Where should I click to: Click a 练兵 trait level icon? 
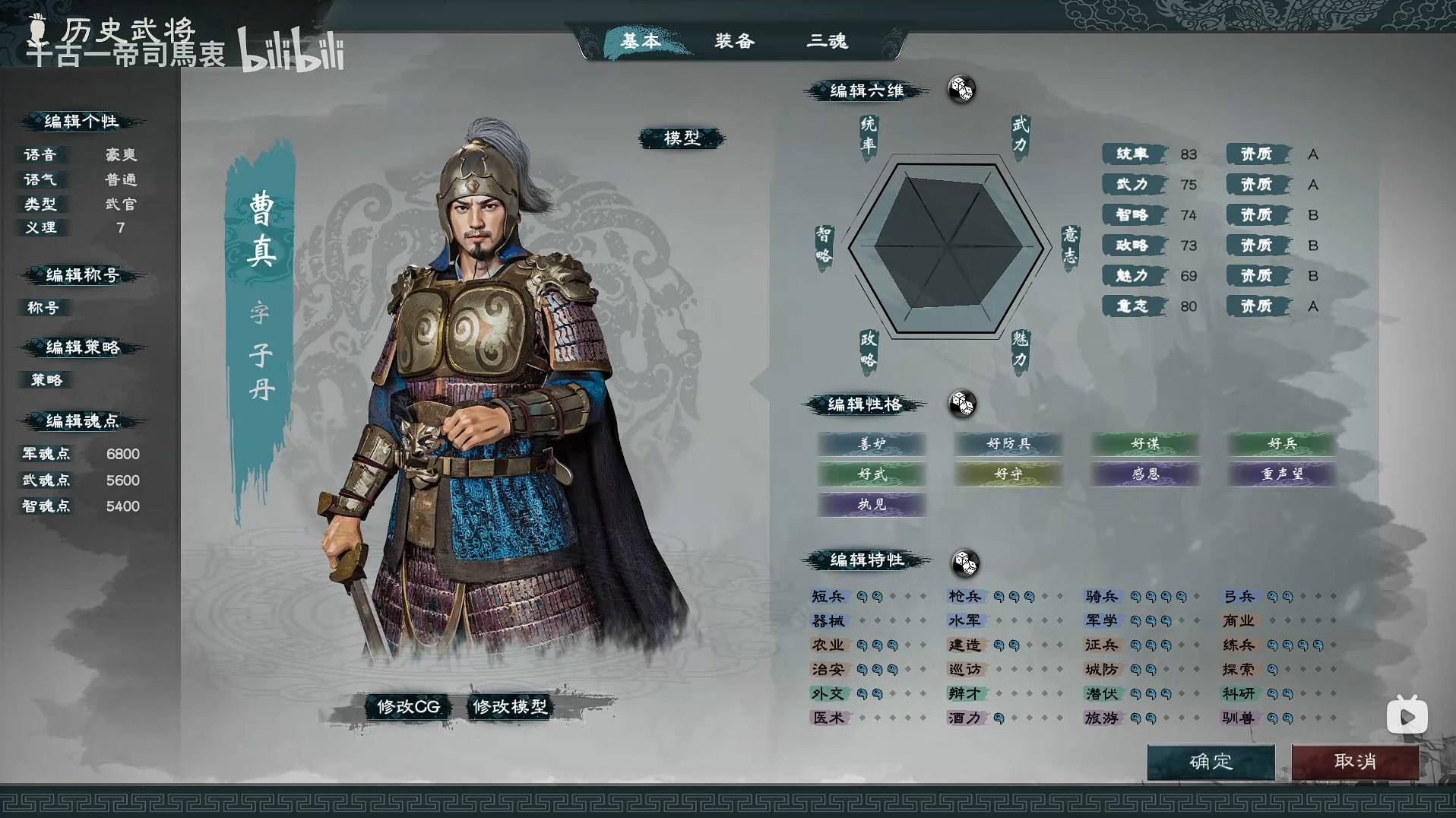click(x=1271, y=645)
